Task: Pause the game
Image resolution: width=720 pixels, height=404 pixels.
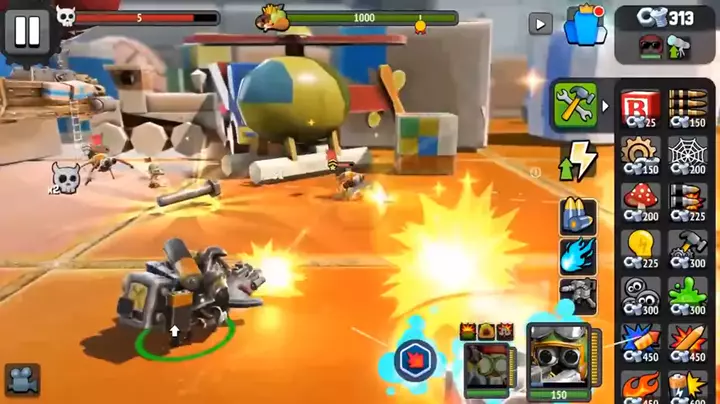Action: click(x=27, y=30)
